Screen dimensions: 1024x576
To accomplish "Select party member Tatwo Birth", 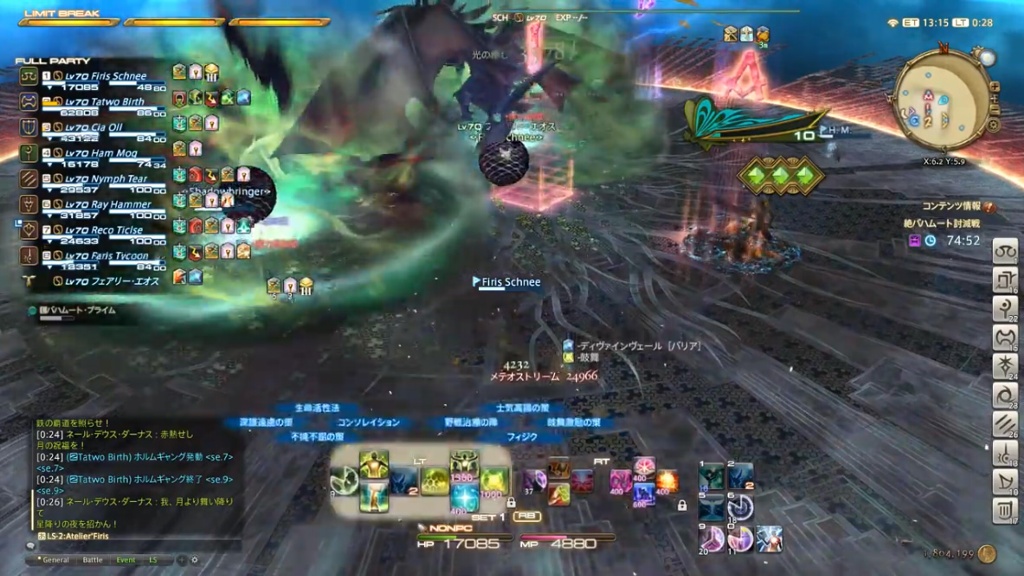I will [104, 102].
